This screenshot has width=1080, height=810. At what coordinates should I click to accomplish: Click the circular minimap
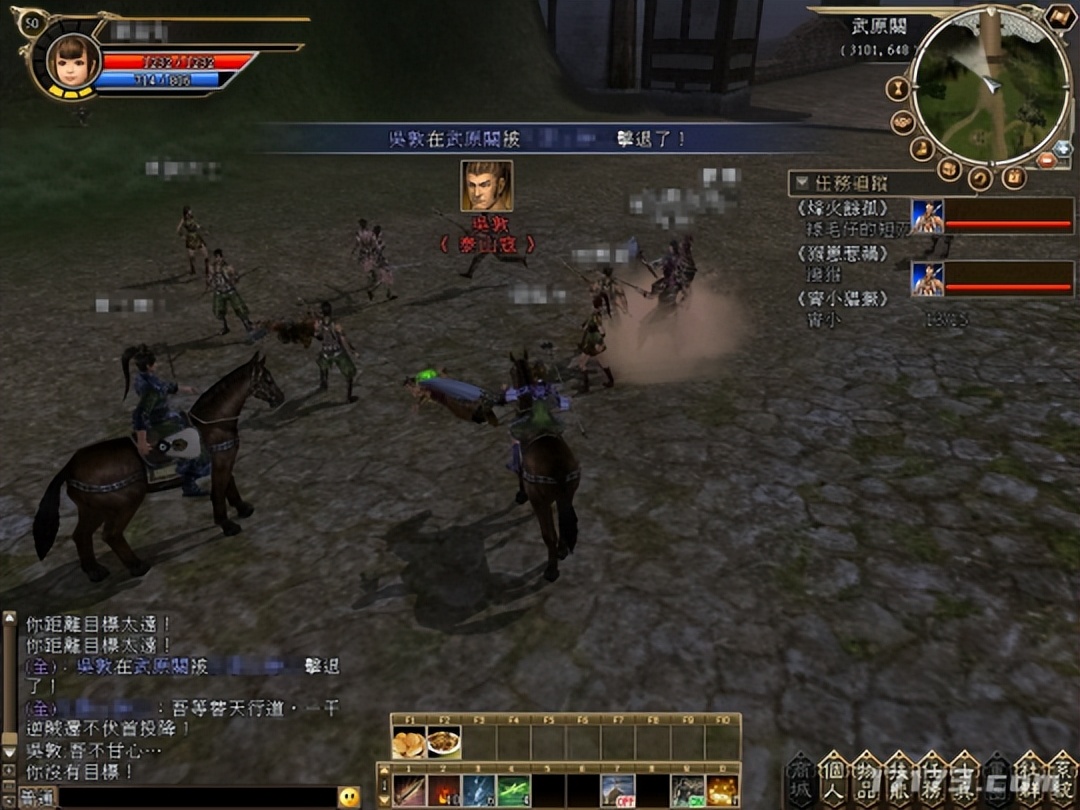(x=989, y=85)
